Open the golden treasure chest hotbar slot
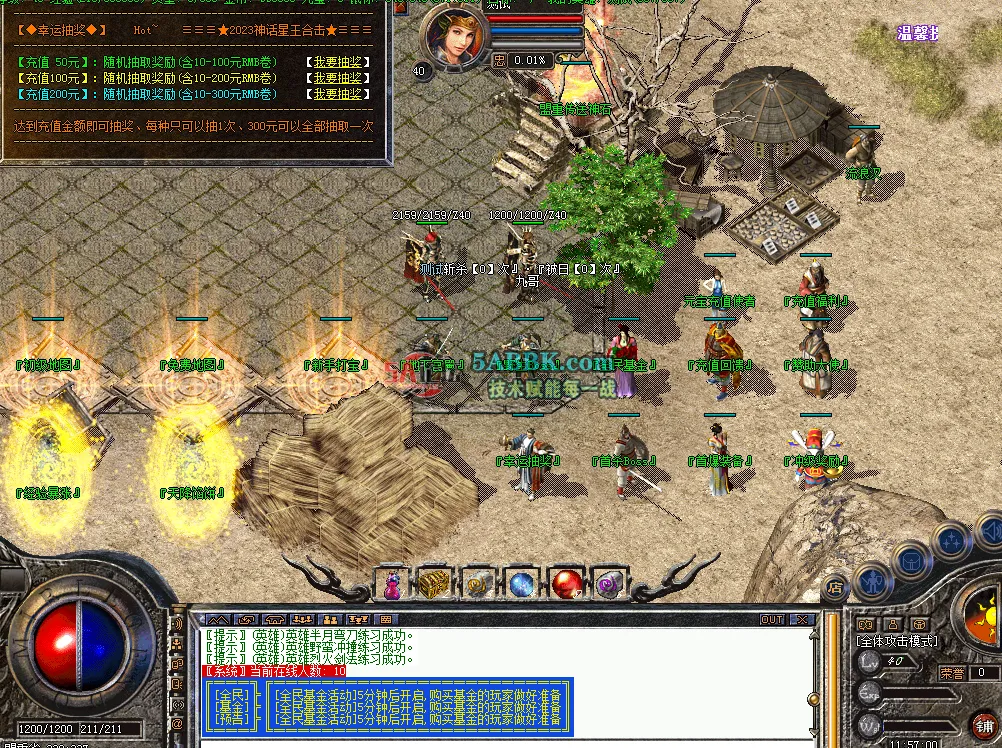1002x748 pixels. 433,583
